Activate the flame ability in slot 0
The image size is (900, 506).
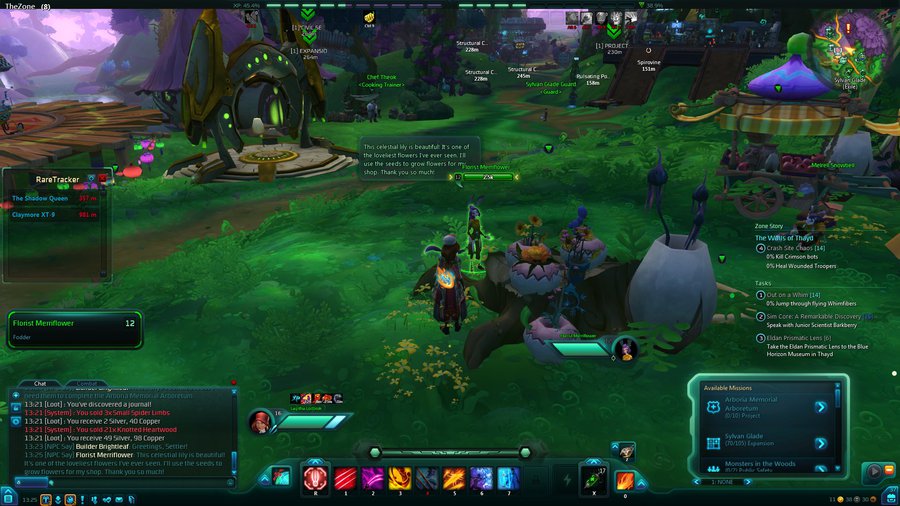(x=625, y=480)
